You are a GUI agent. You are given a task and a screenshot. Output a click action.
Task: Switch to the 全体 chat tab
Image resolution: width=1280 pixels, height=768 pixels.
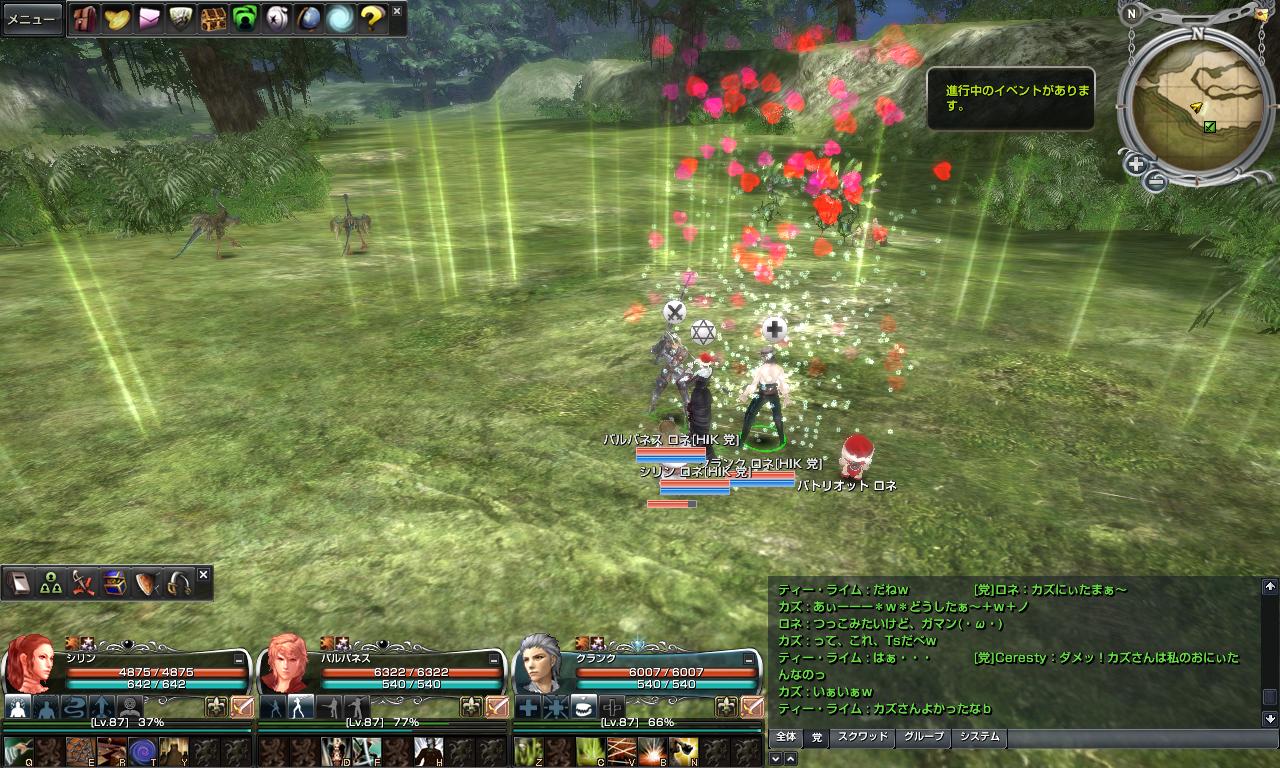coord(786,738)
